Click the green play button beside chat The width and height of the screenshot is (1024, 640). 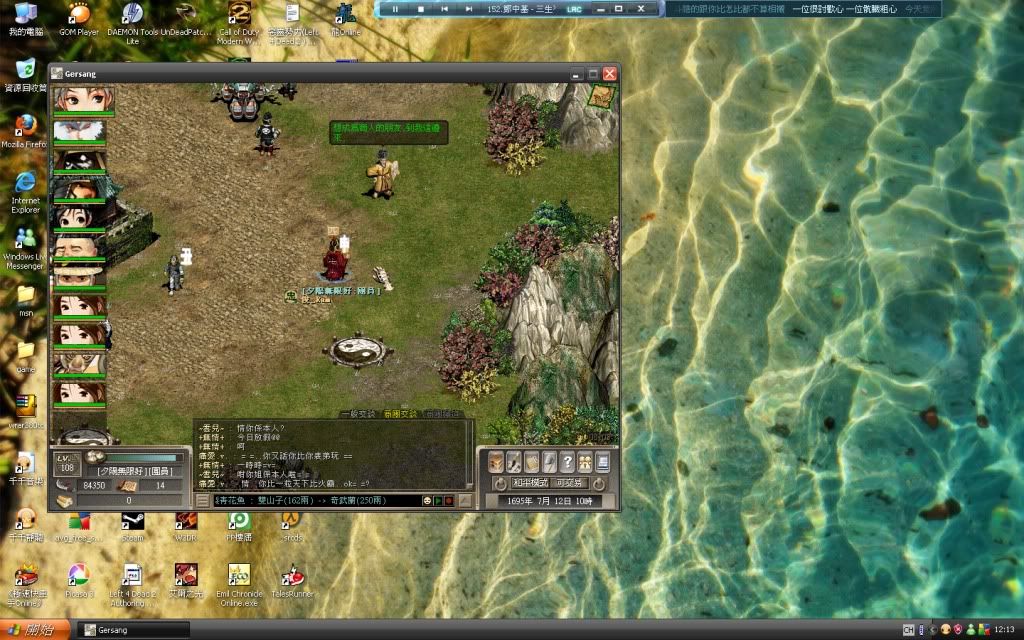438,500
